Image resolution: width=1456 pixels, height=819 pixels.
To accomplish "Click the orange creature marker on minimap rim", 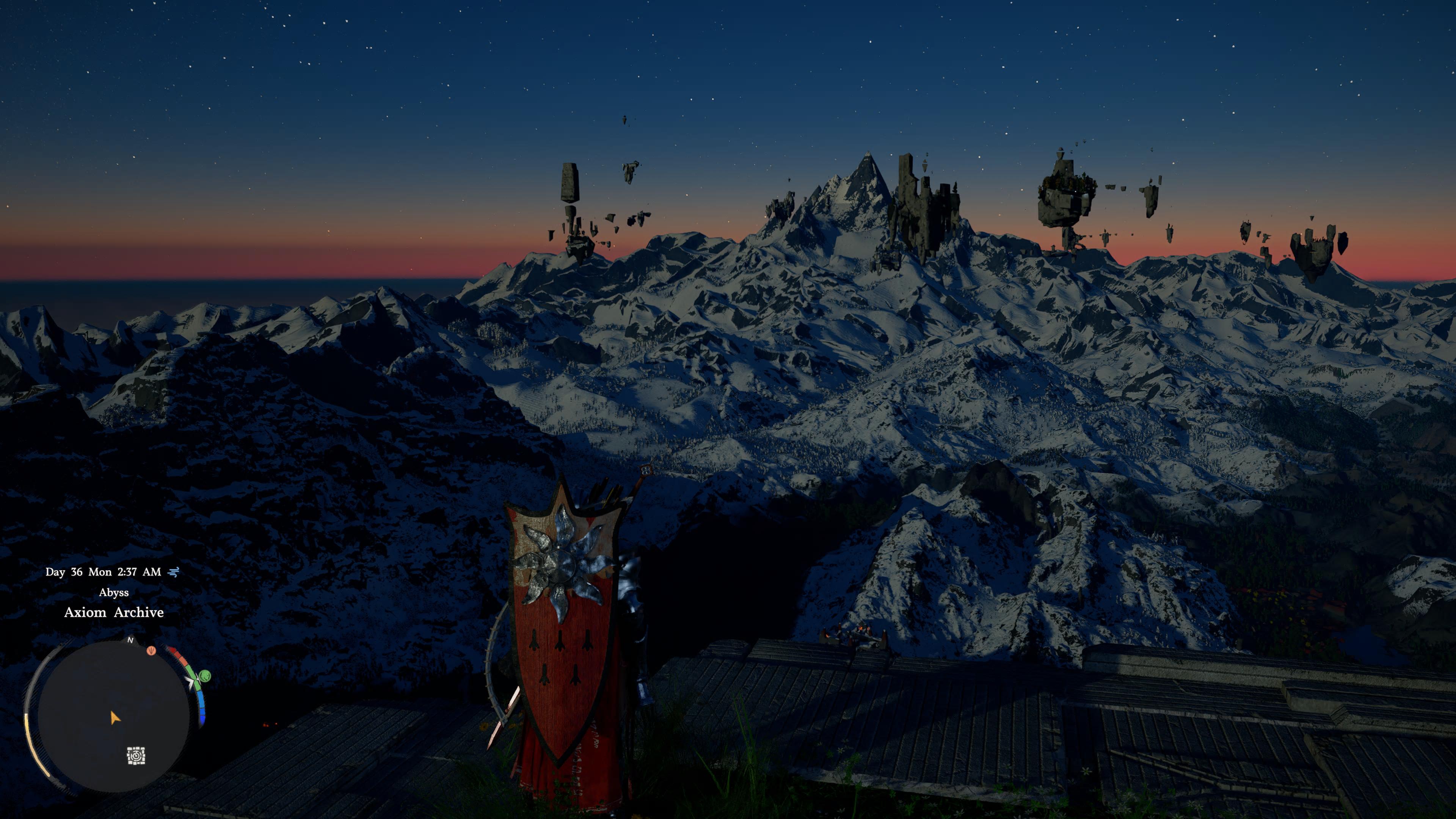I will 151,651.
